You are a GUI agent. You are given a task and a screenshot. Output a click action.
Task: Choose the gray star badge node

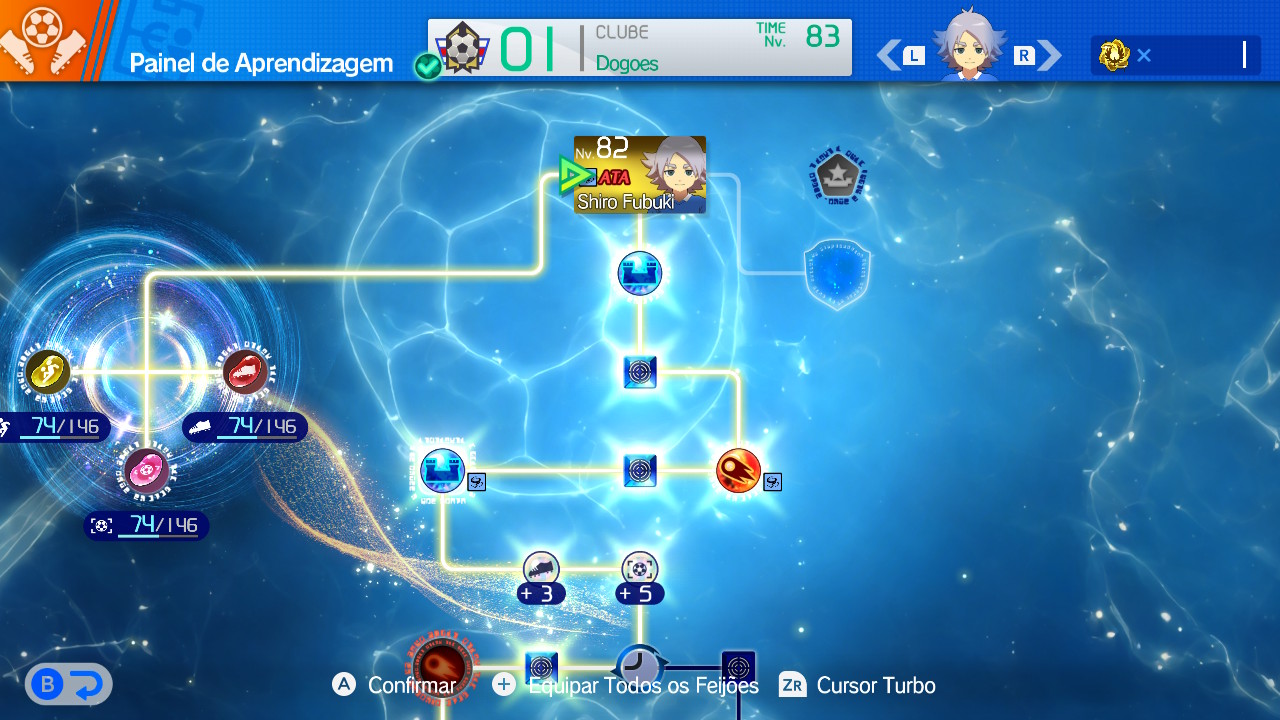pos(836,177)
